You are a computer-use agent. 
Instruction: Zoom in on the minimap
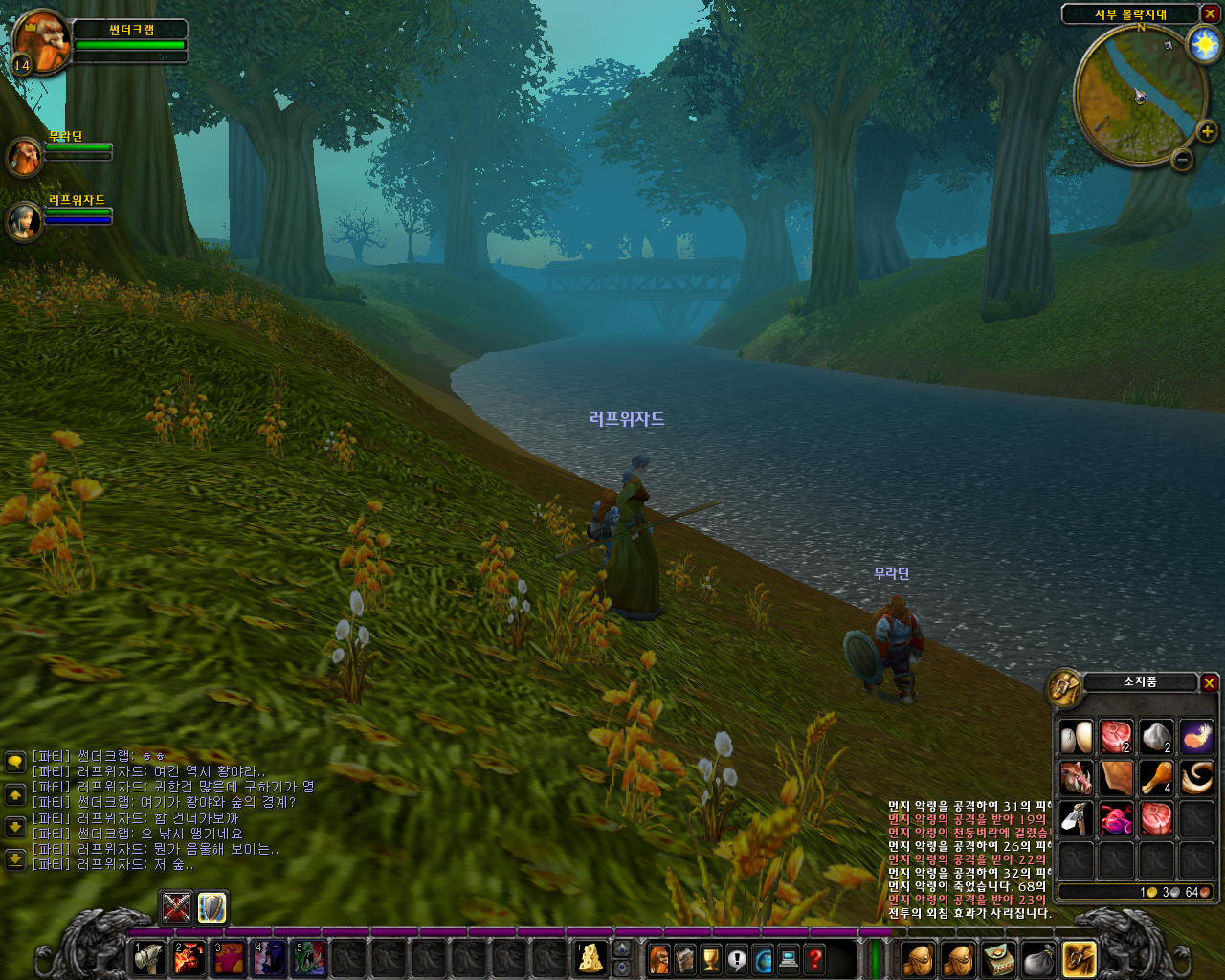point(1206,132)
